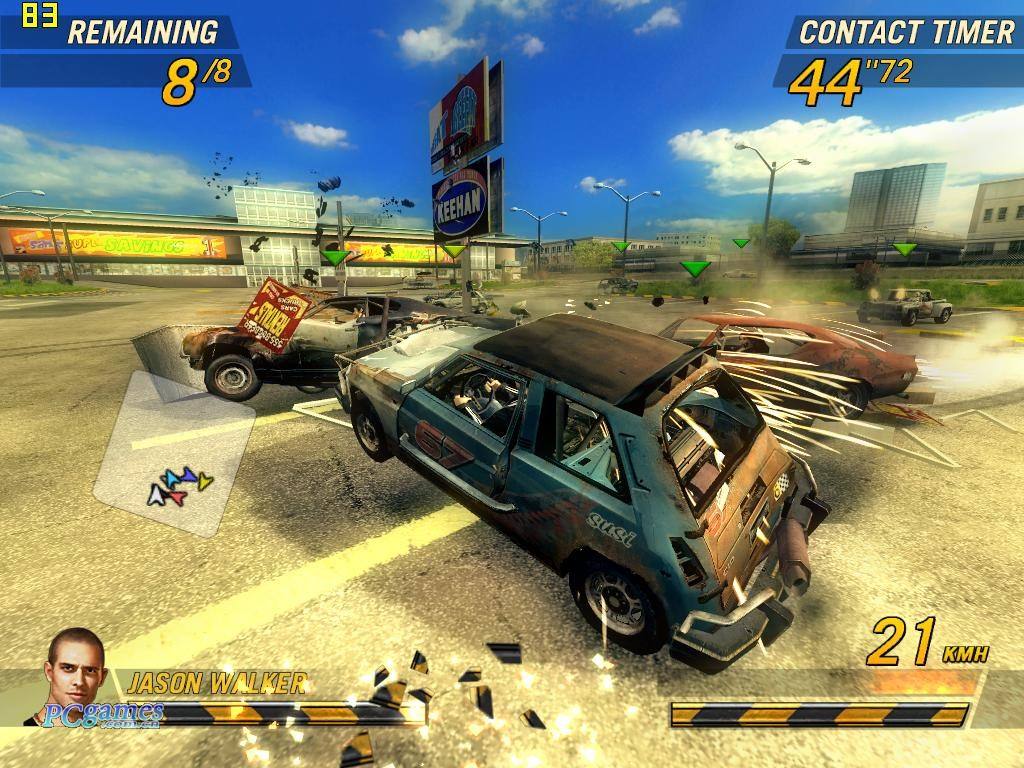
Task: Click the translucent derby arena minimap
Action: point(174,455)
